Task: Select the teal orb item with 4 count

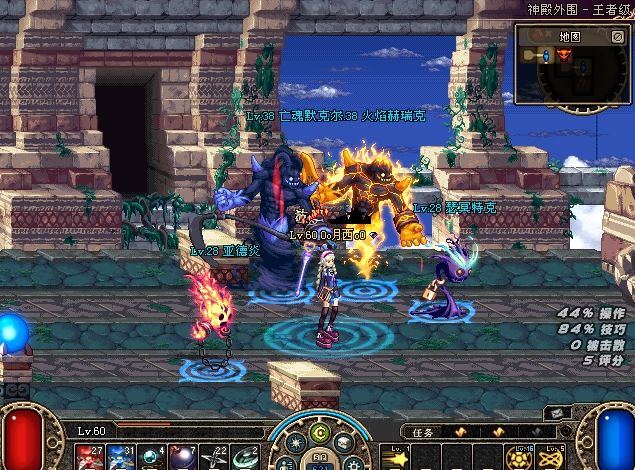Action: click(152, 456)
